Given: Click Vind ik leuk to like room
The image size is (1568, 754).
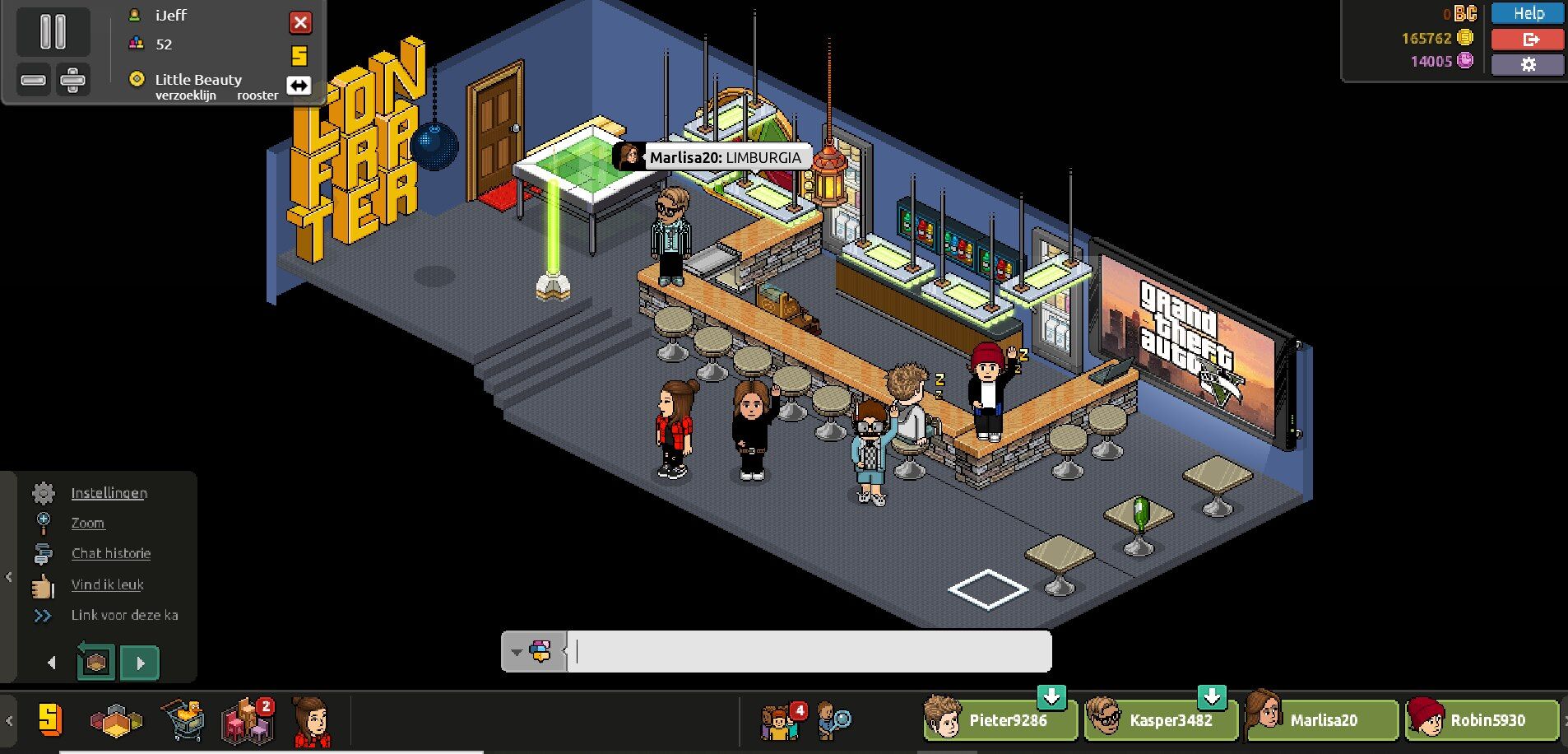Looking at the screenshot, I should 107,584.
